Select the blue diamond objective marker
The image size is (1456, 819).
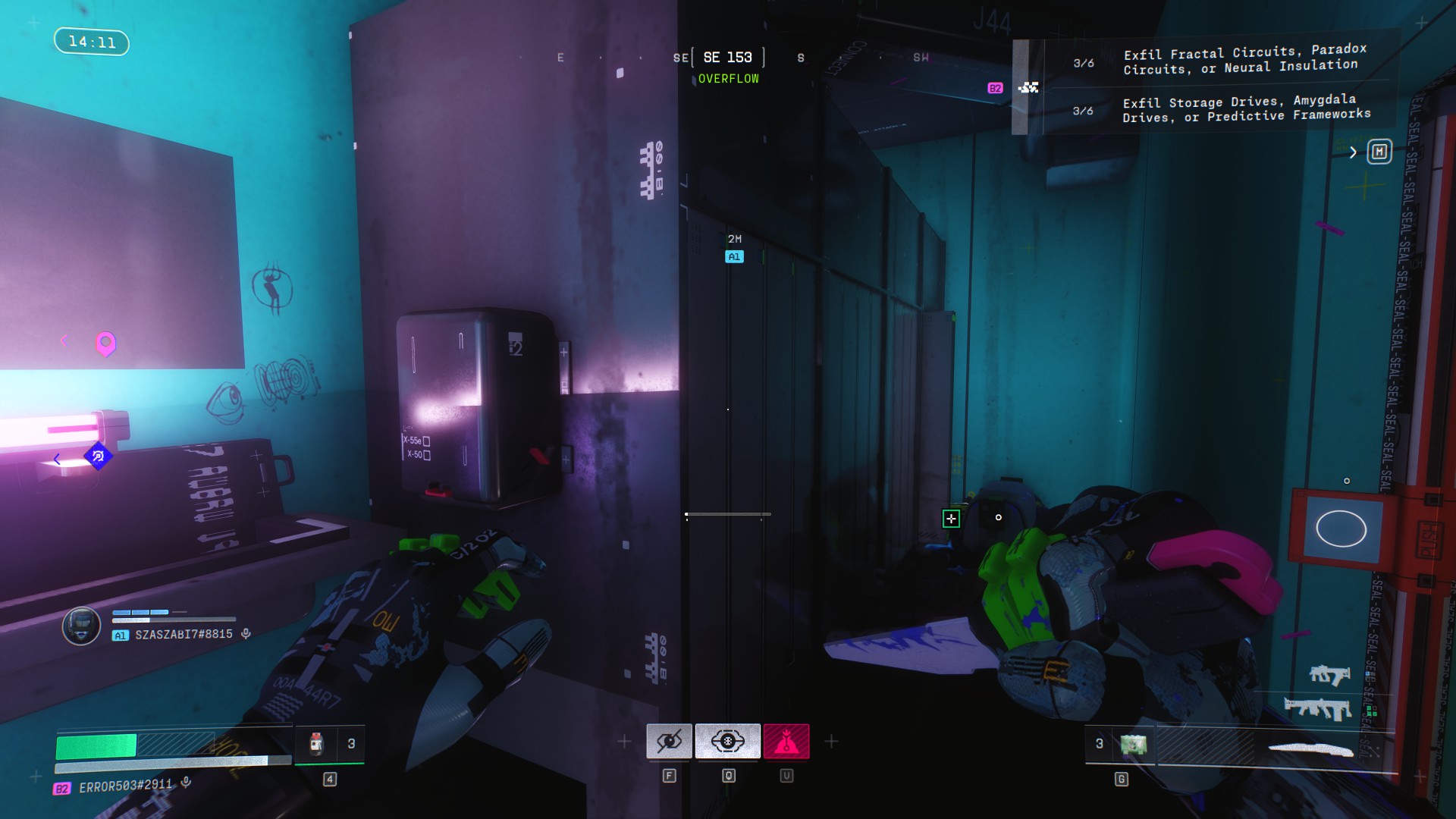[98, 457]
